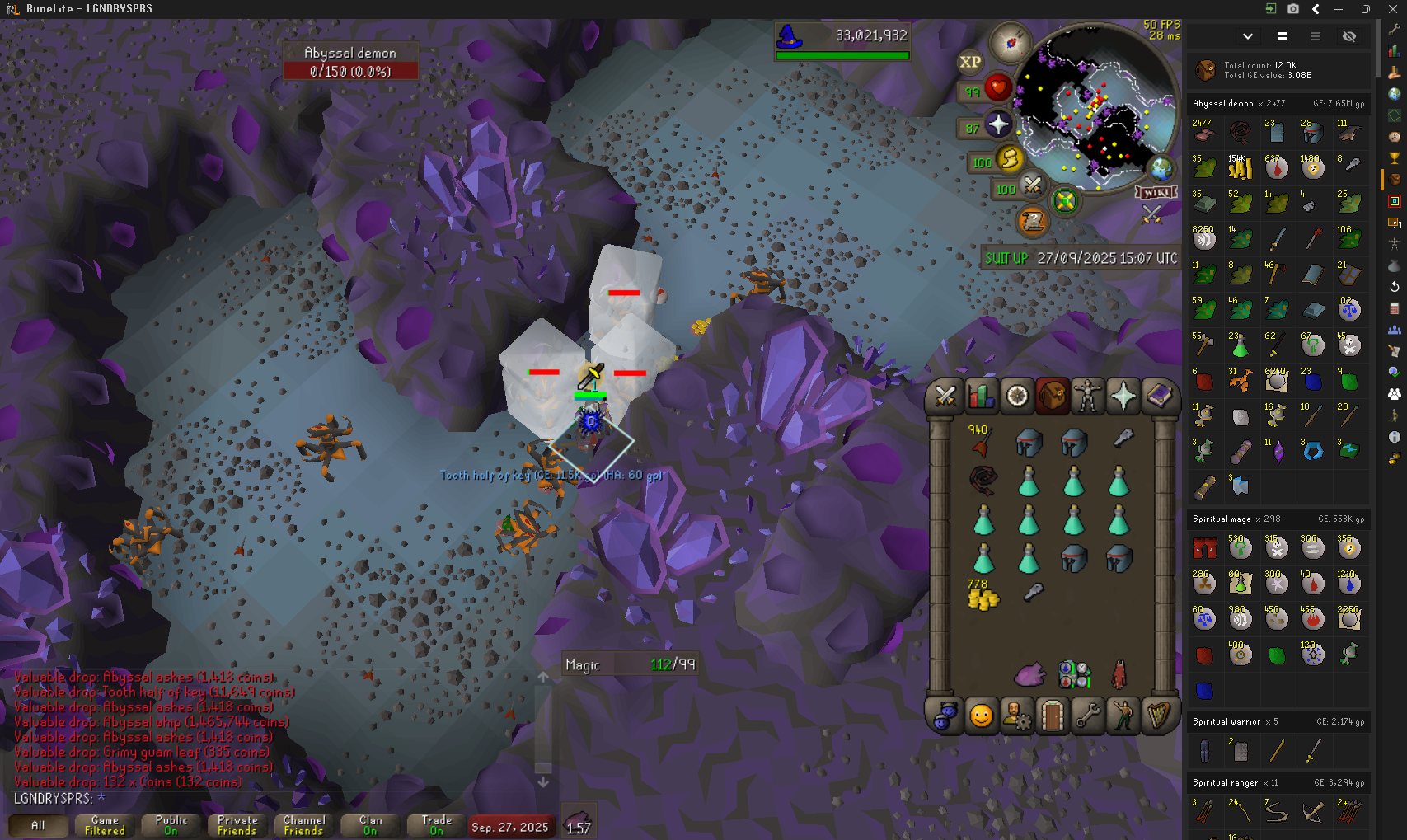Take a screenshot with the camera button

point(1293,9)
